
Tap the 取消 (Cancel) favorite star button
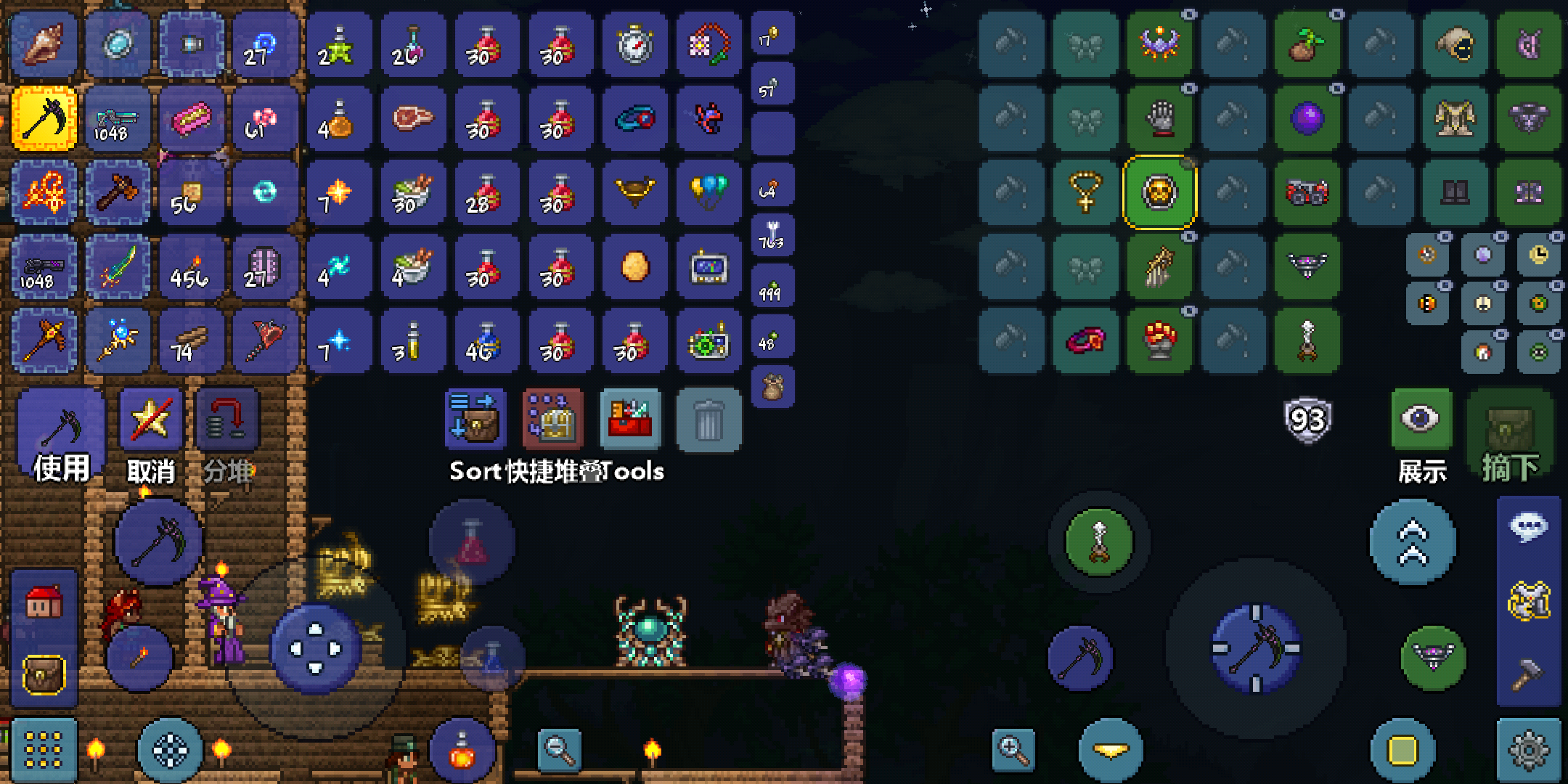tap(150, 436)
